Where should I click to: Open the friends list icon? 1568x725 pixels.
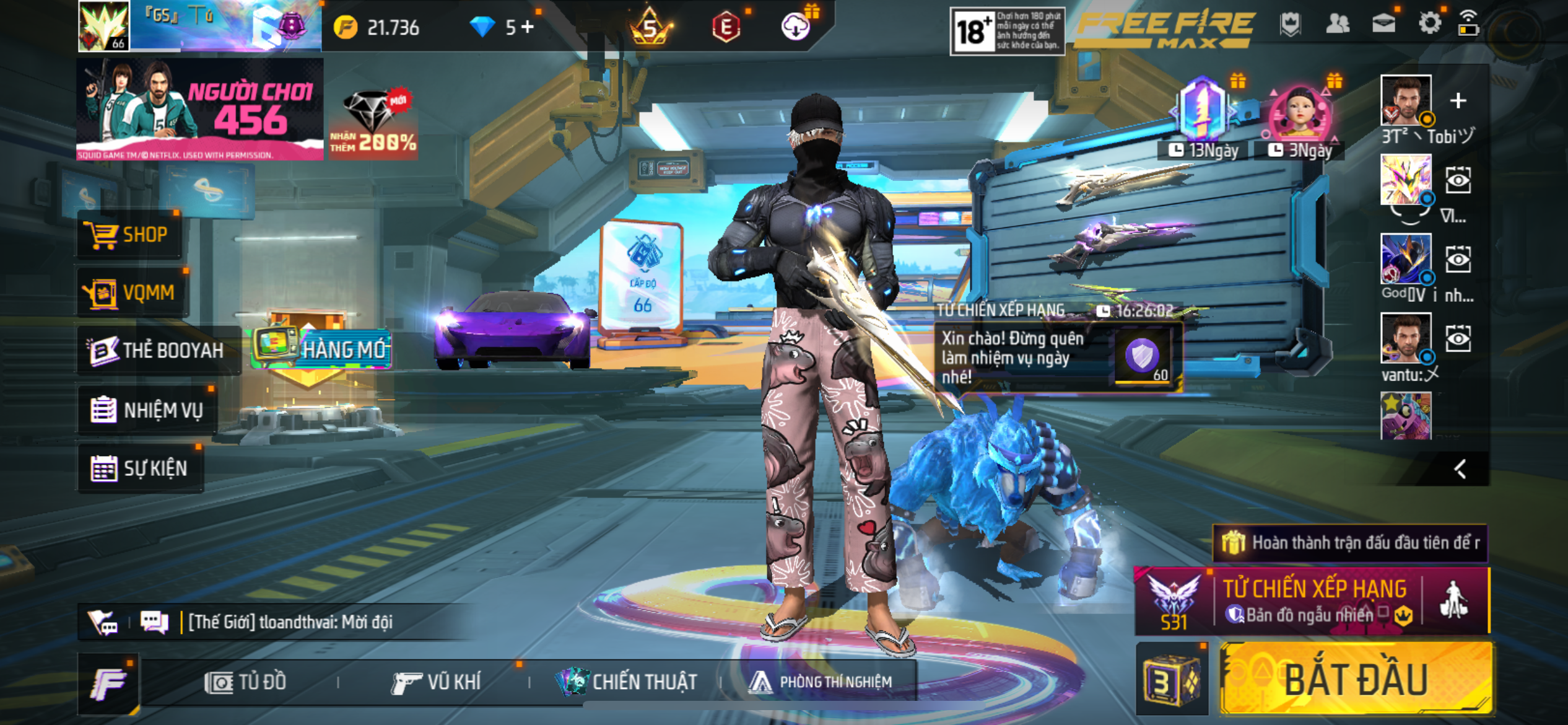tap(1338, 24)
